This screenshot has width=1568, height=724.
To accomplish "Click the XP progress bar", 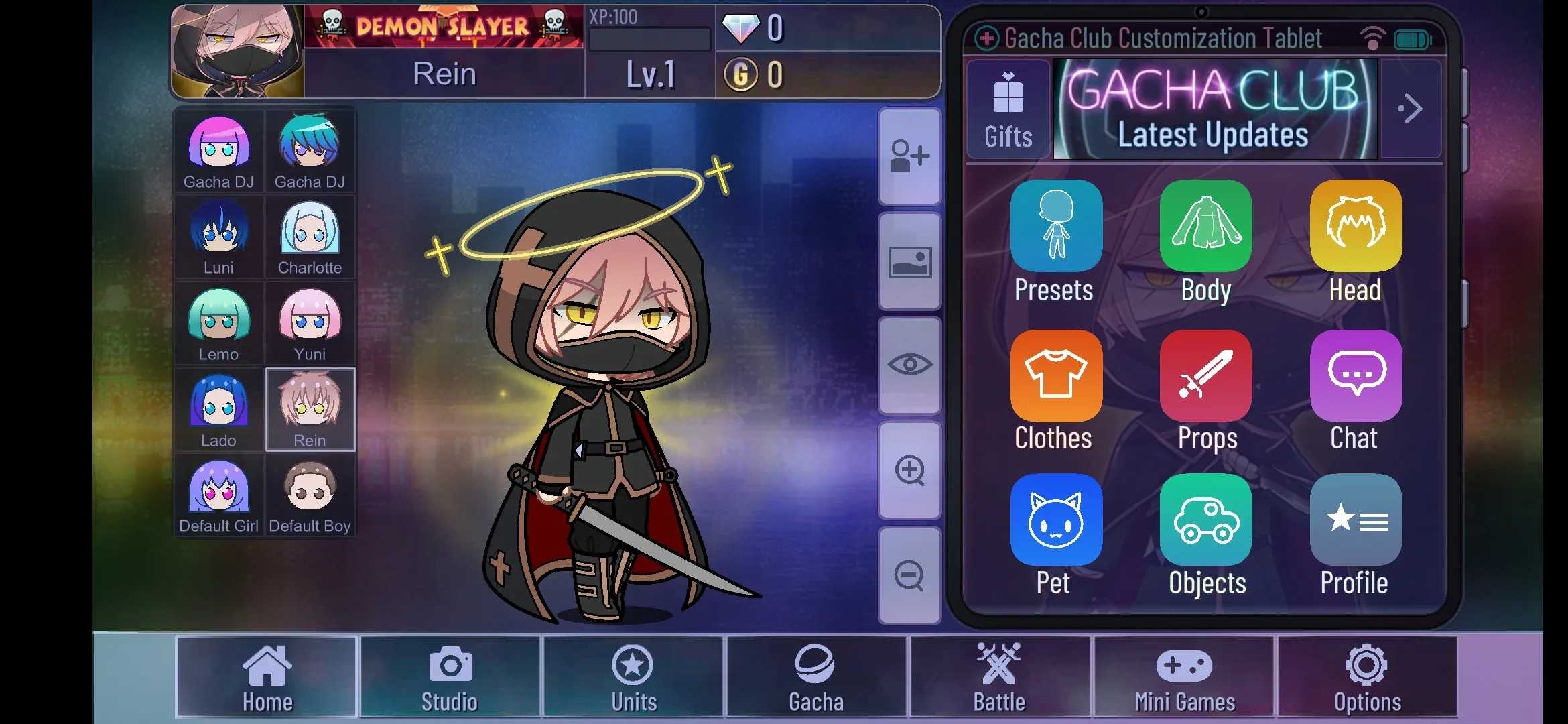I will (x=649, y=38).
